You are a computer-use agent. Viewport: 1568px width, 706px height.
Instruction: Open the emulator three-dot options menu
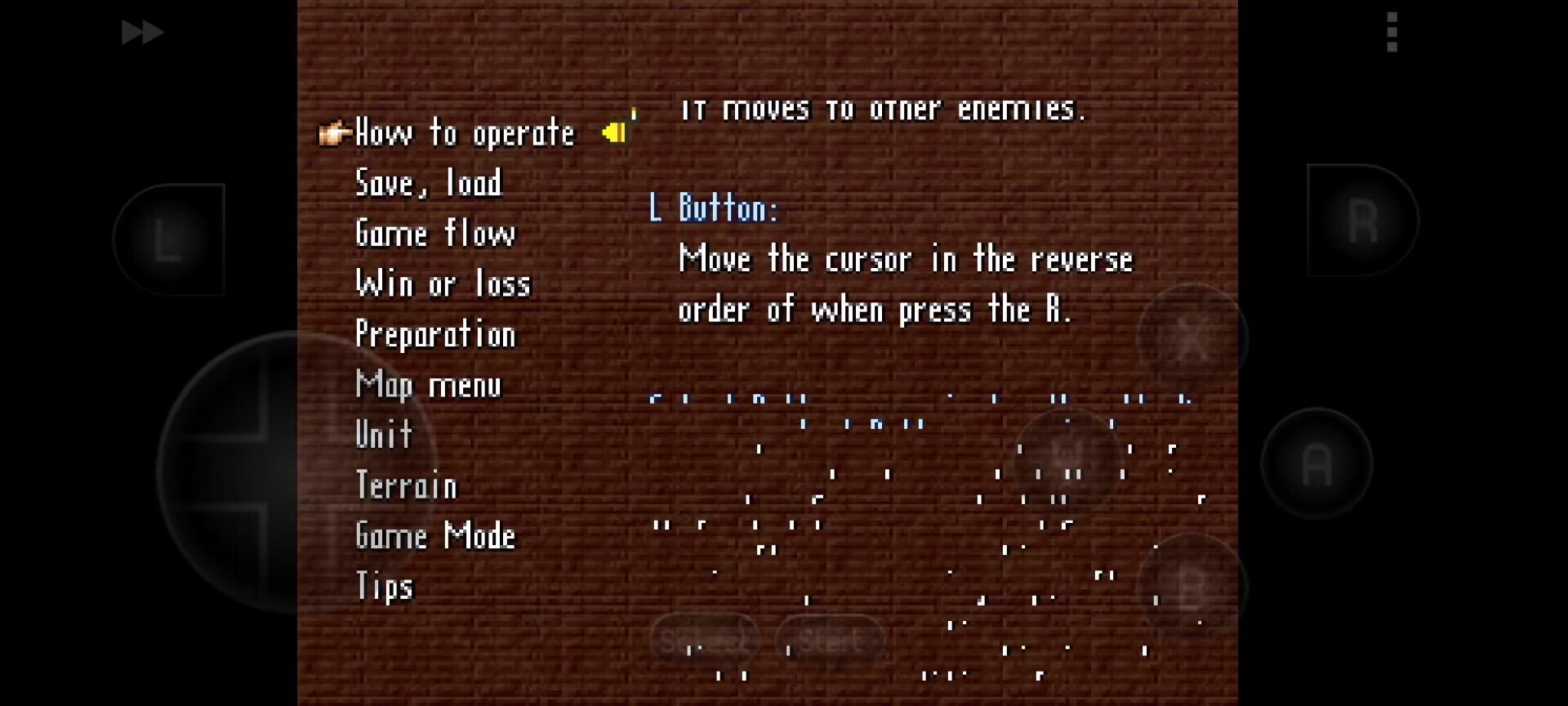tap(1392, 33)
